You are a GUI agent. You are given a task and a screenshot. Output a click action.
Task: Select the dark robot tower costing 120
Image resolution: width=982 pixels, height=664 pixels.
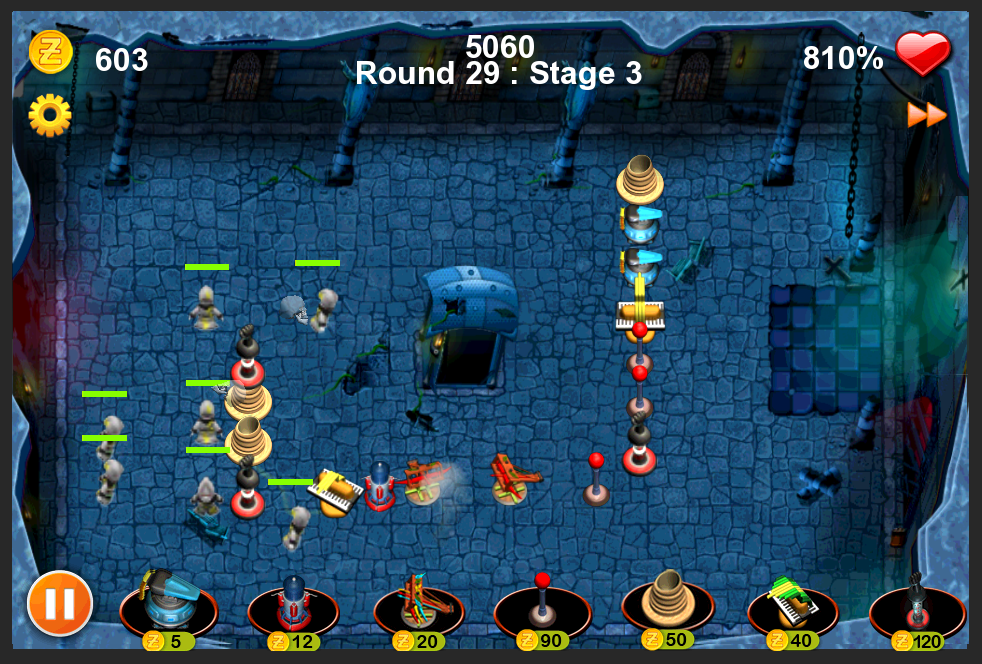917,603
